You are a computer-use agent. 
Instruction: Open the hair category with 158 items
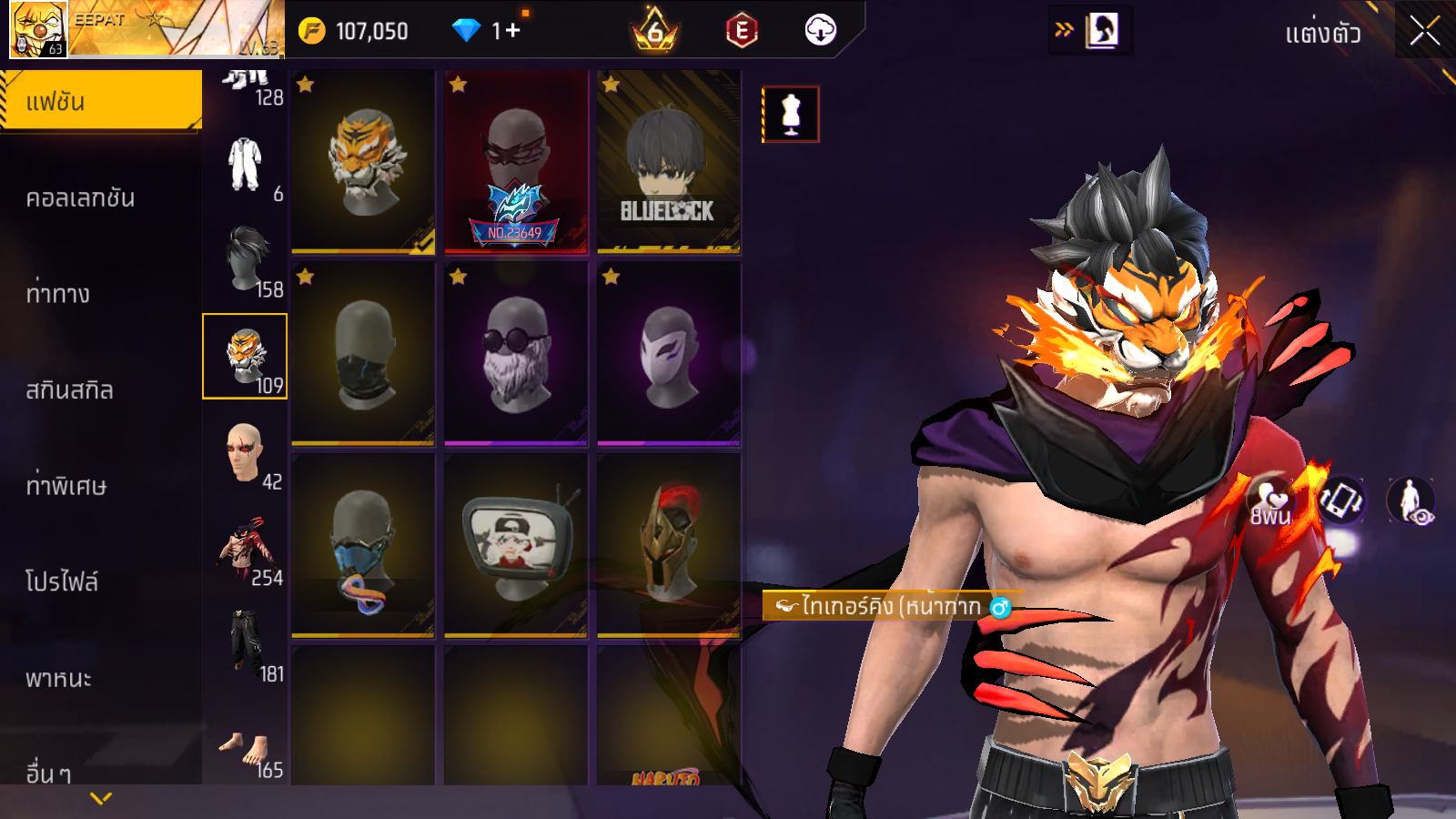246,260
